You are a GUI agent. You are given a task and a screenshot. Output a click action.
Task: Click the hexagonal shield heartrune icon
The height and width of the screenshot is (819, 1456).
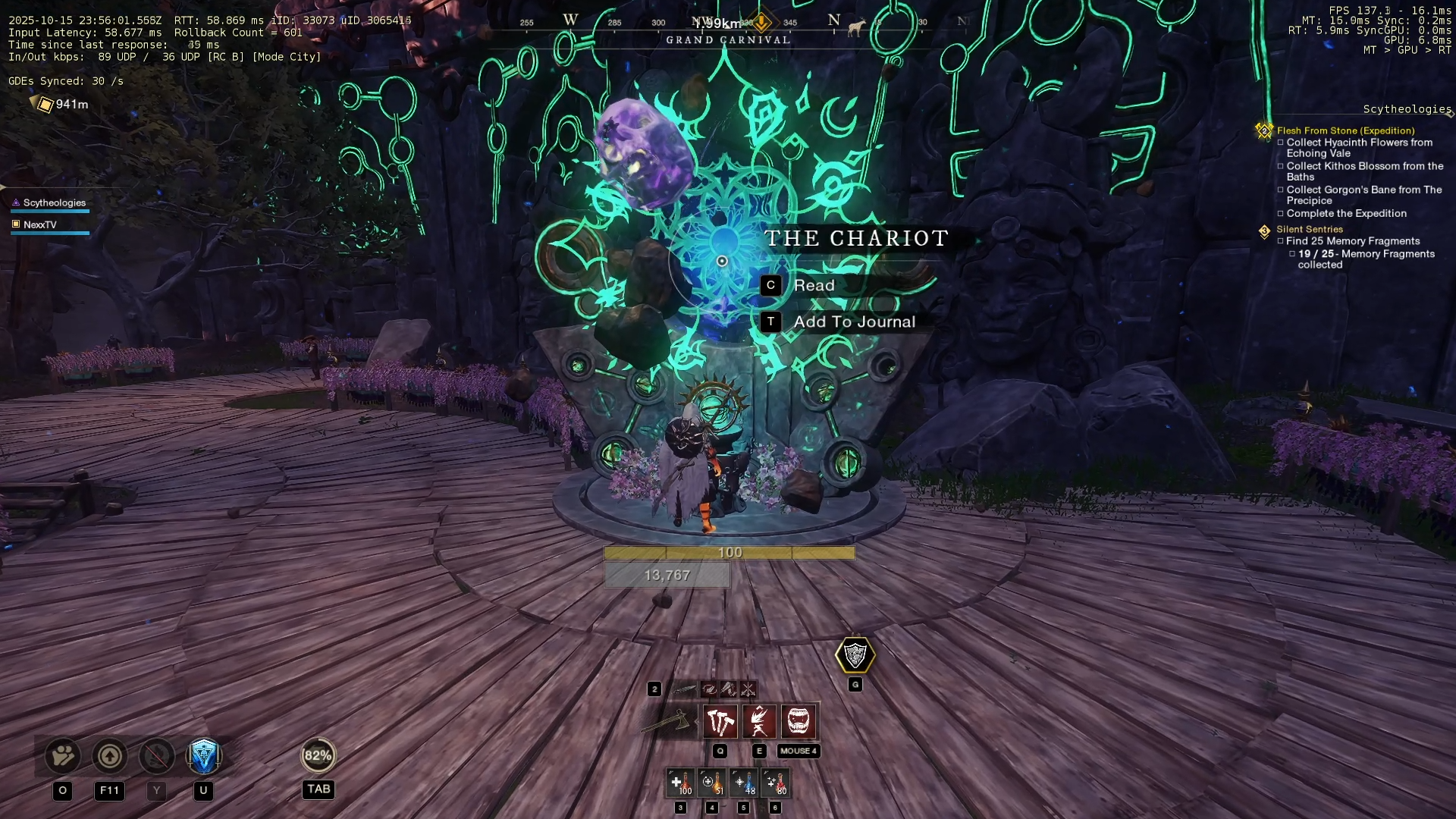point(855,655)
